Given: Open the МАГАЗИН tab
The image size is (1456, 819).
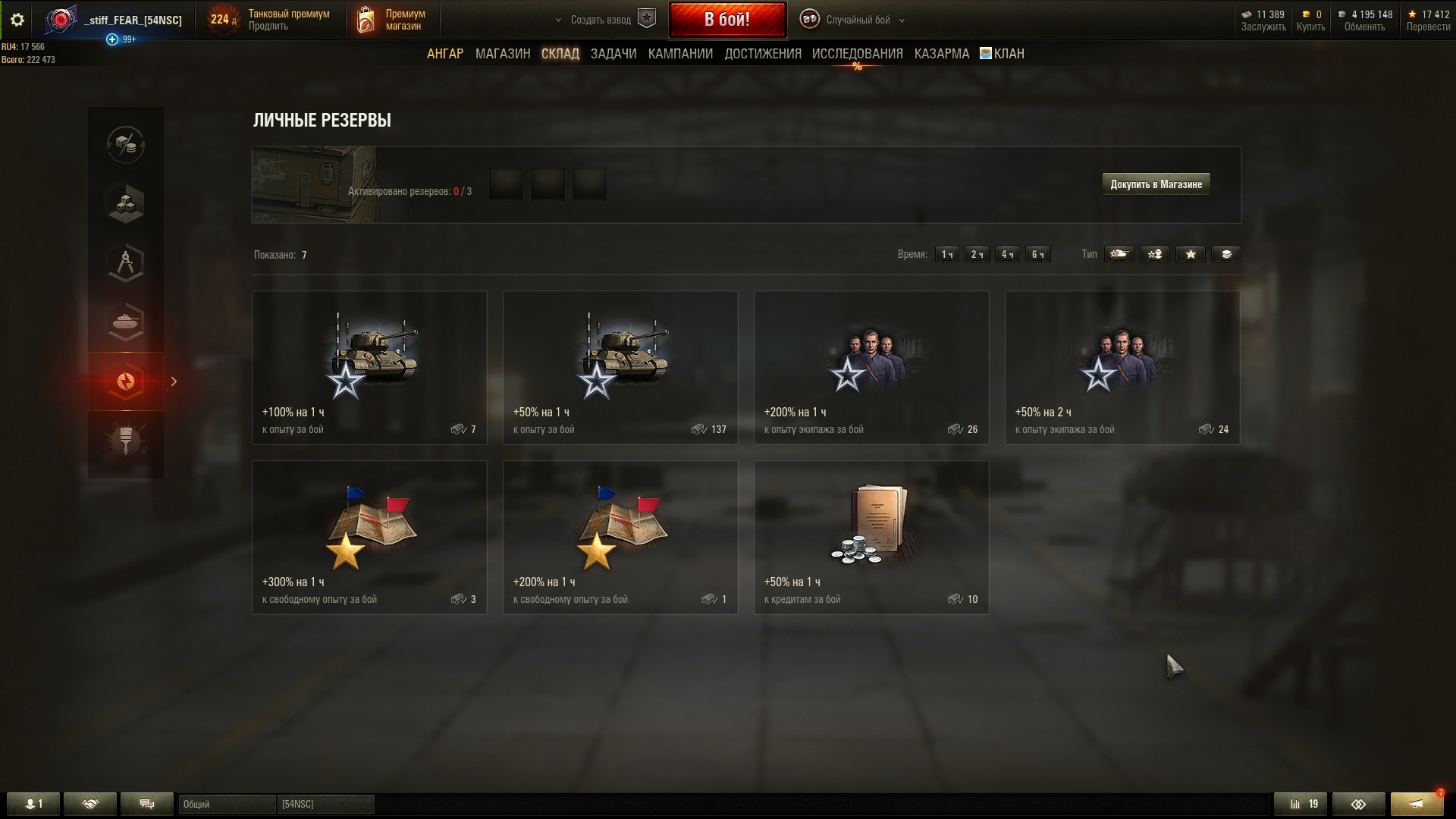Looking at the screenshot, I should tap(502, 54).
